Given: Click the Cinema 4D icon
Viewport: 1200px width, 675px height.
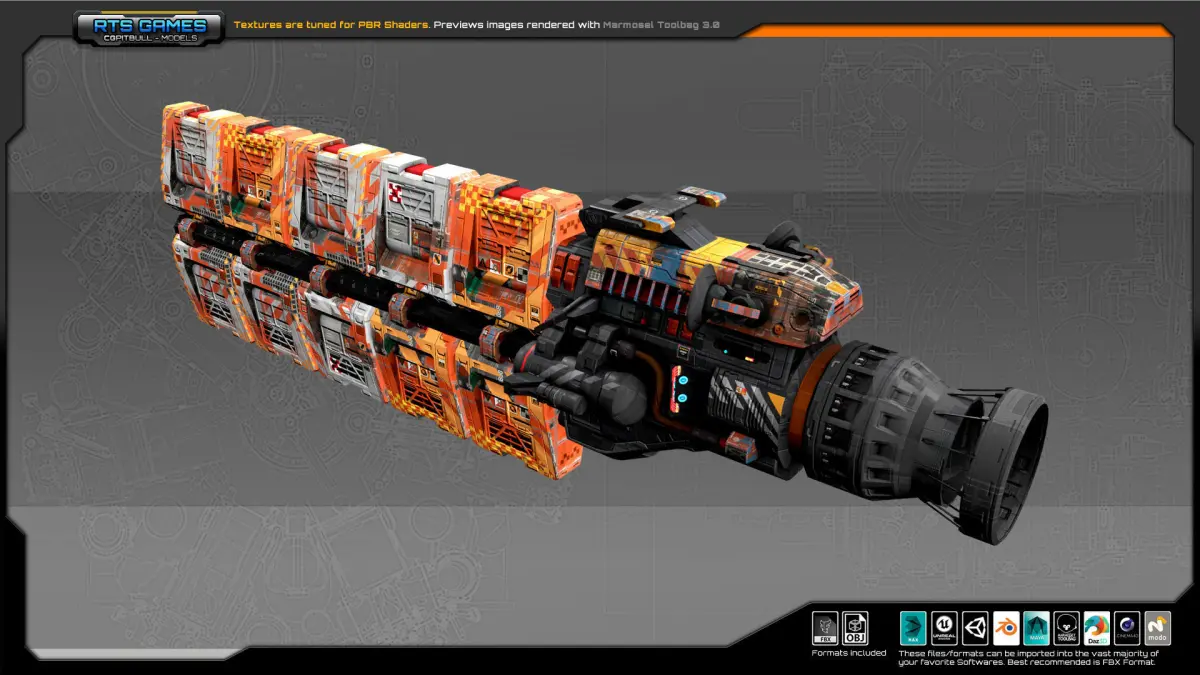Looking at the screenshot, I should tap(1128, 628).
